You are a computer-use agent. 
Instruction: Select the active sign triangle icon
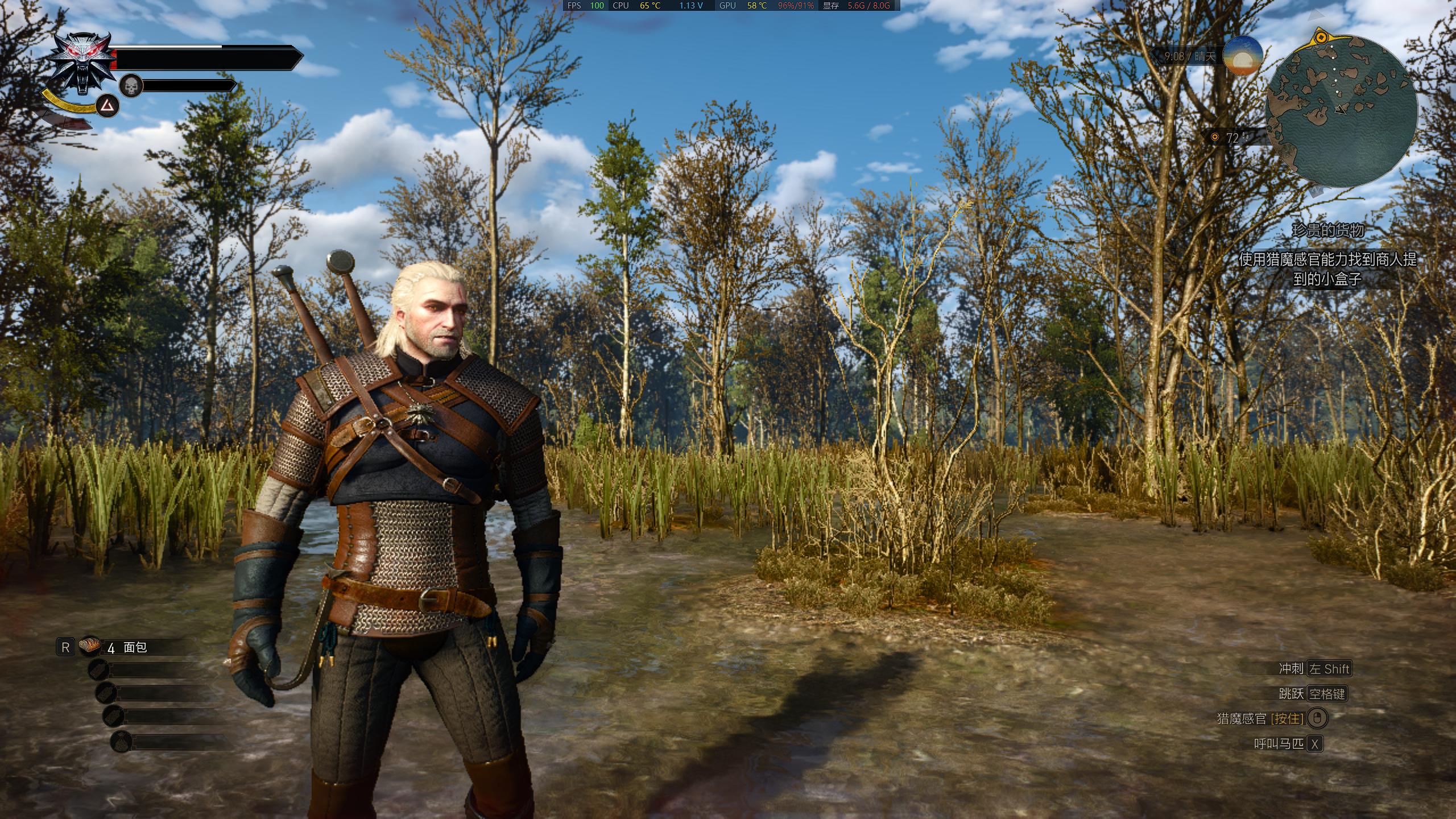(x=107, y=106)
